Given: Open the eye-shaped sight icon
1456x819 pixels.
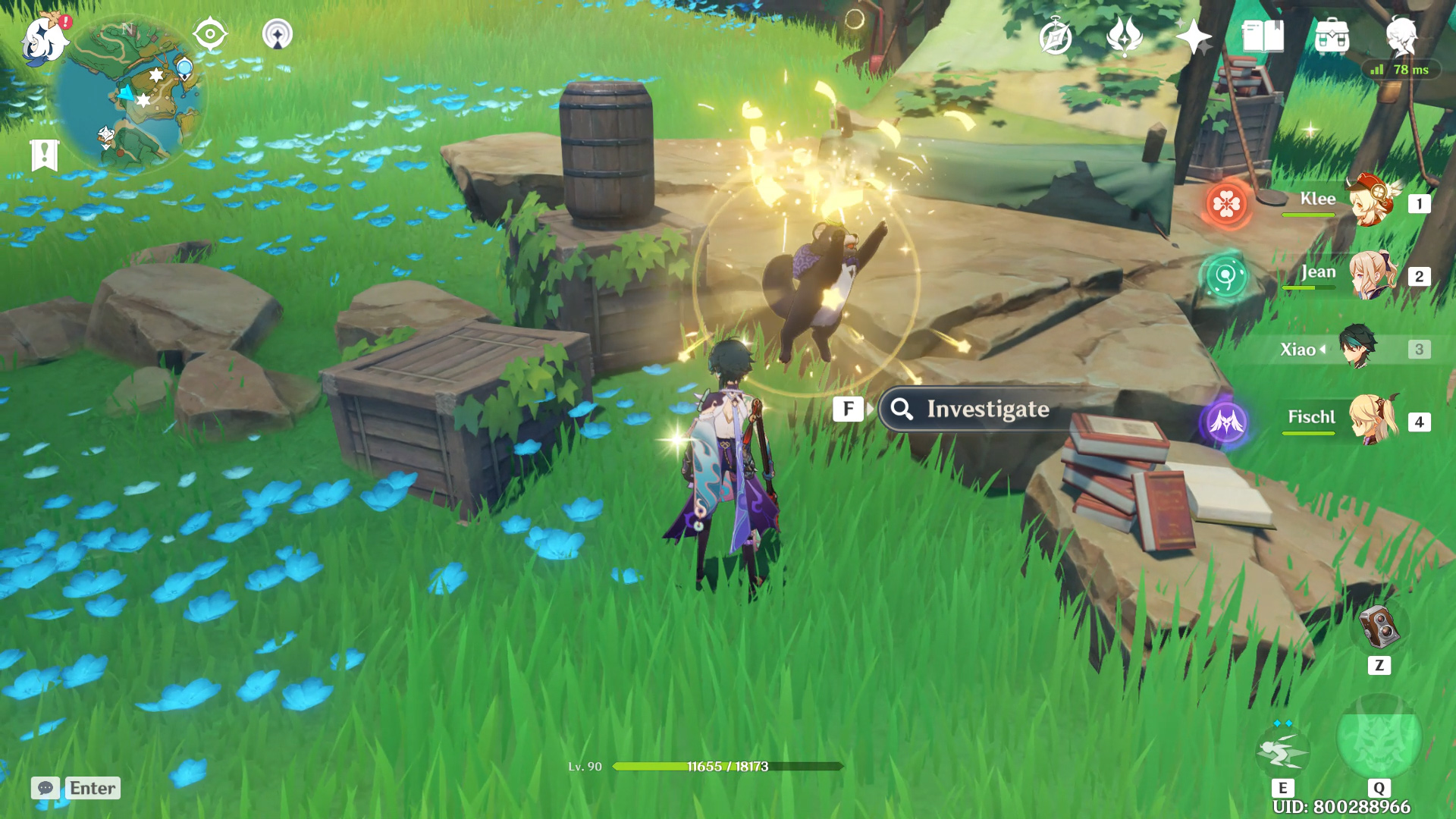Looking at the screenshot, I should click(209, 34).
